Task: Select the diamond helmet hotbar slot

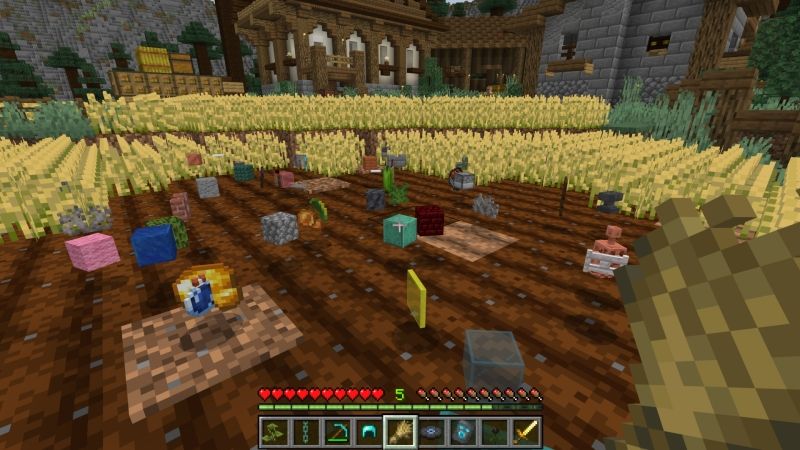Action: point(368,432)
